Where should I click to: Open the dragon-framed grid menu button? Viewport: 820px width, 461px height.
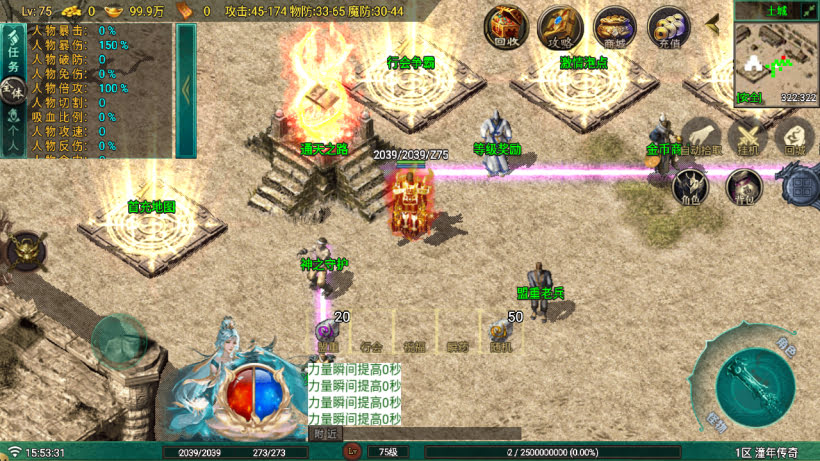click(x=803, y=187)
